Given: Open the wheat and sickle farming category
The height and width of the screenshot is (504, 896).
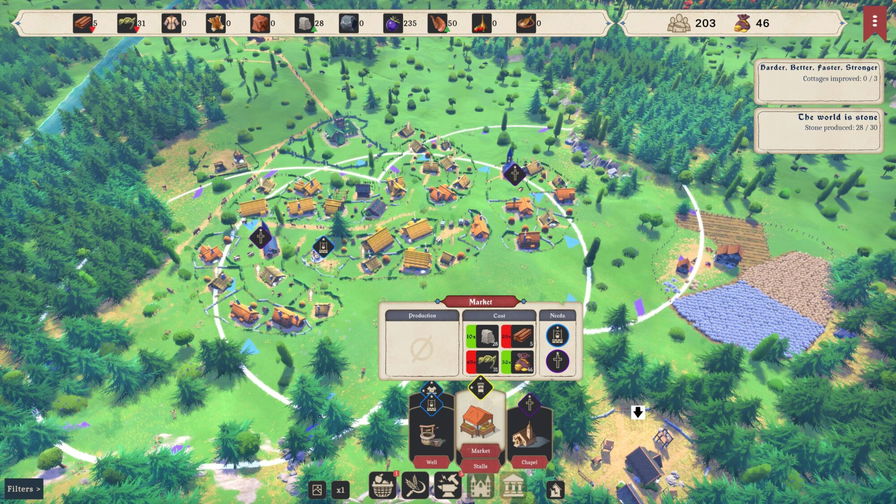Looking at the screenshot, I should point(415,487).
